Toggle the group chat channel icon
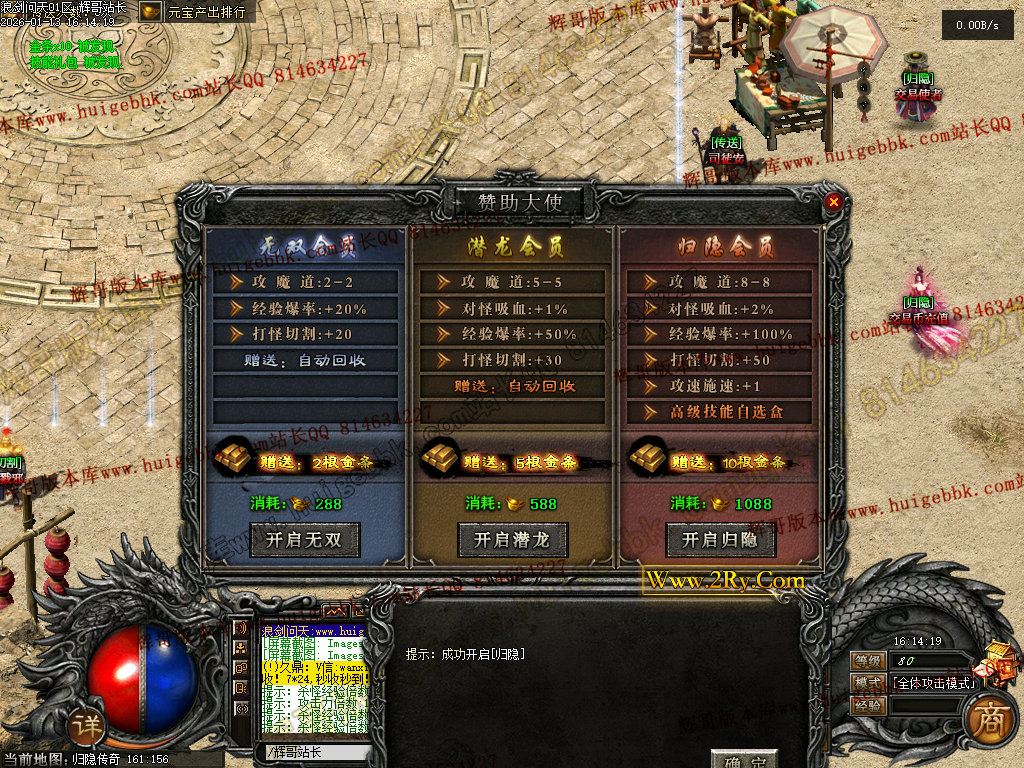Viewport: 1024px width, 768px height. click(241, 648)
